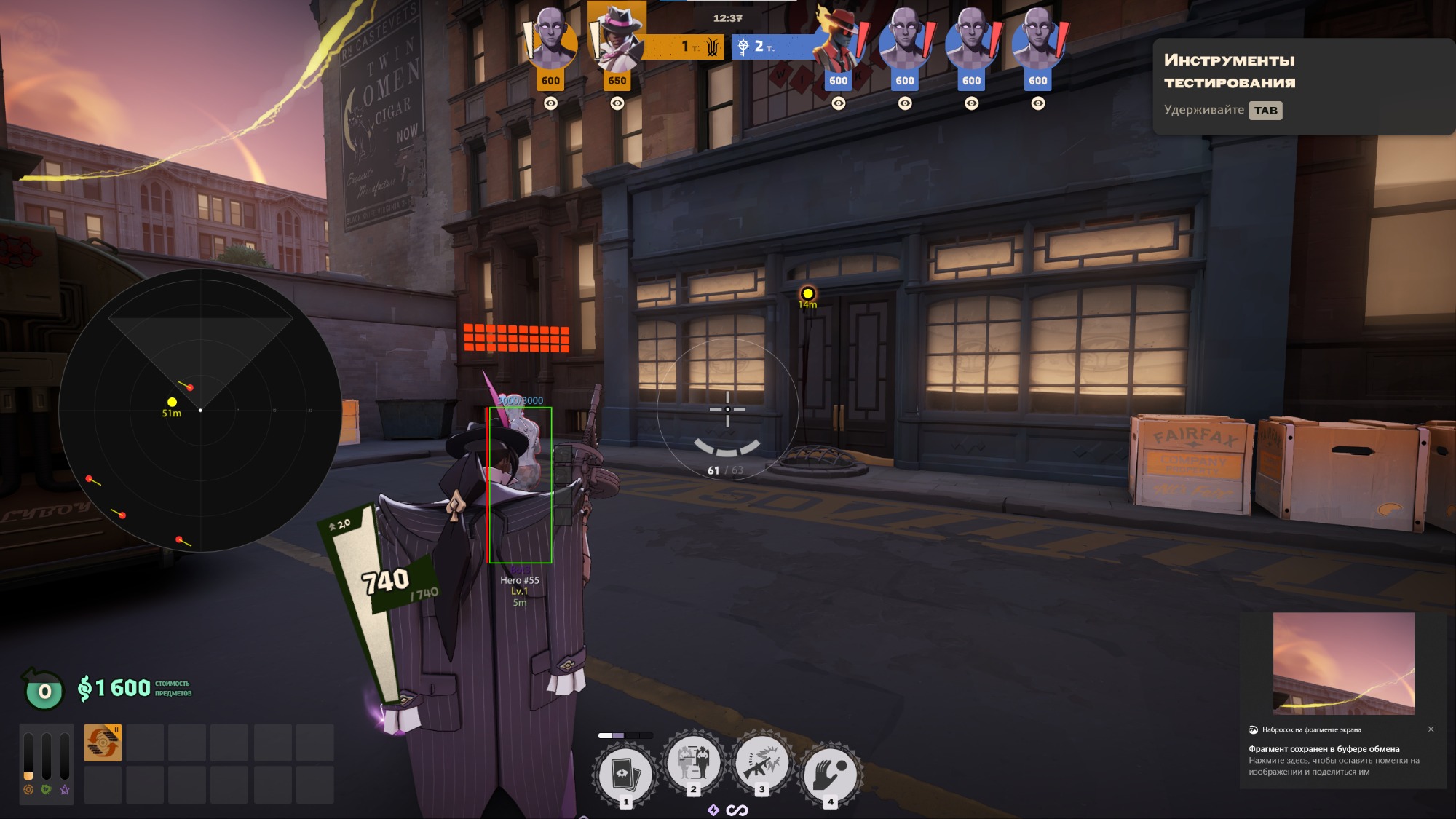Viewport: 1456px width, 819px height.
Task: Activate the hand and orb ability
Action: tap(830, 774)
